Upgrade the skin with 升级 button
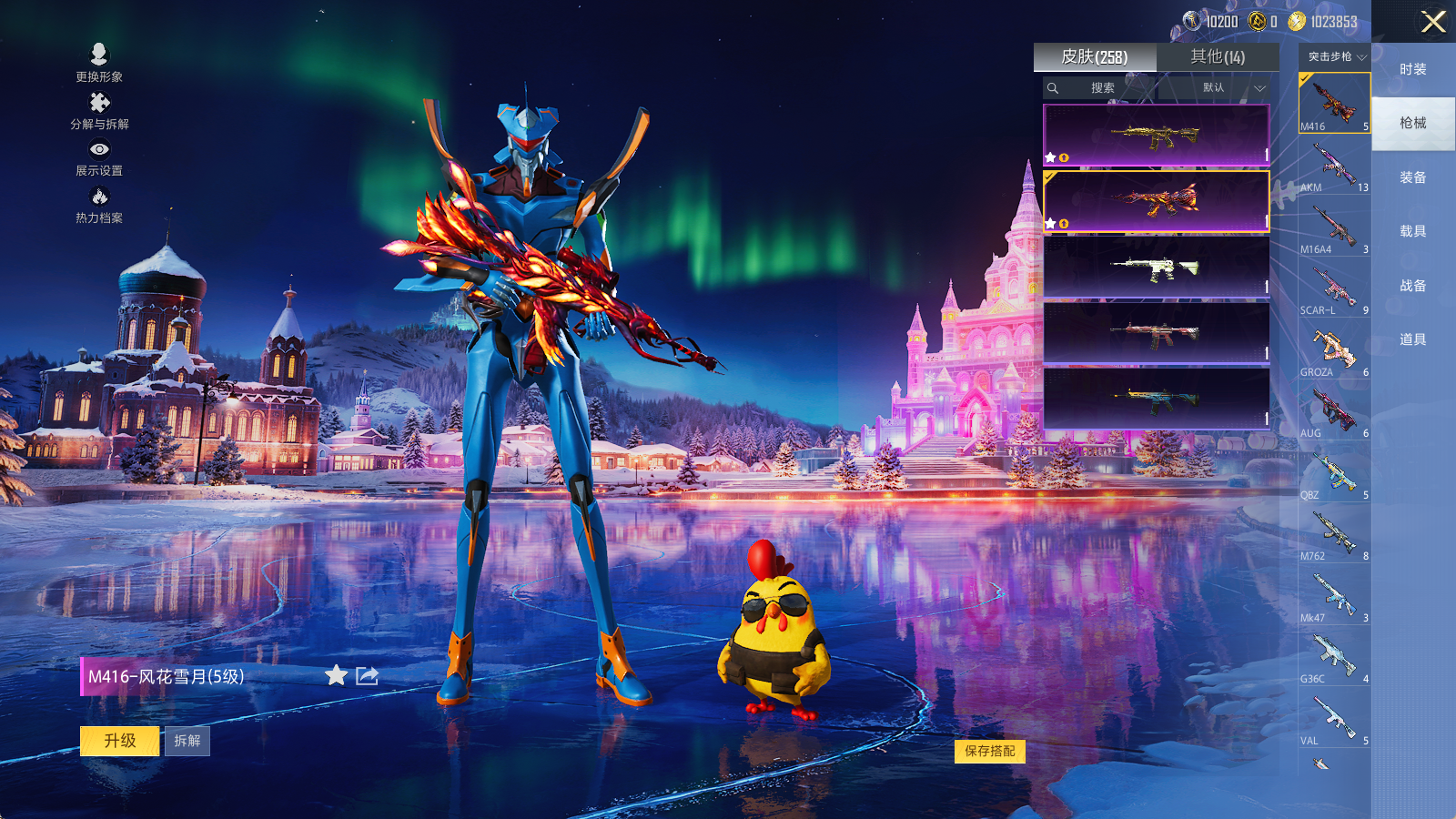 120,741
